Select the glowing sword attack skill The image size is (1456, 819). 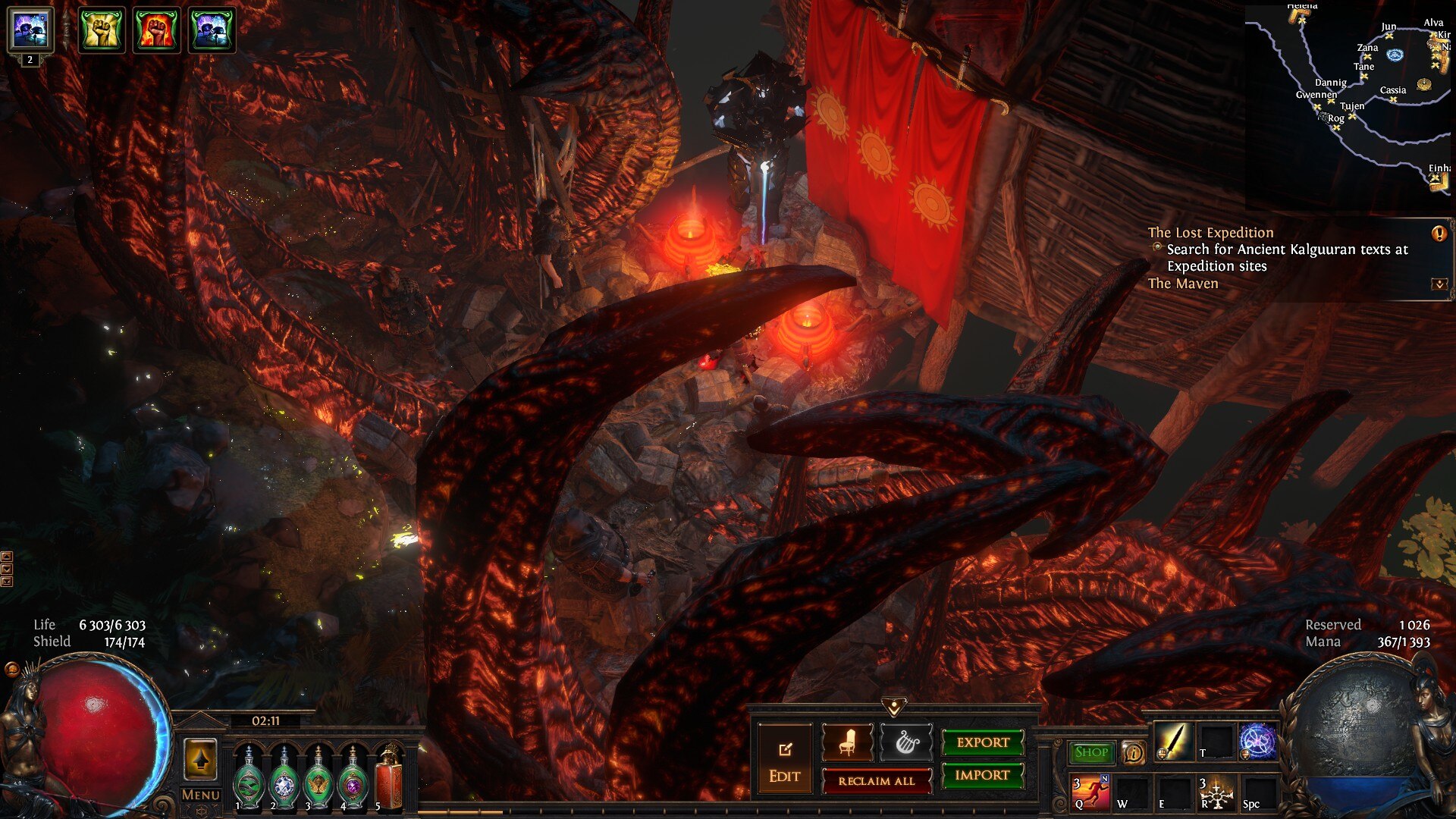[x=1173, y=742]
